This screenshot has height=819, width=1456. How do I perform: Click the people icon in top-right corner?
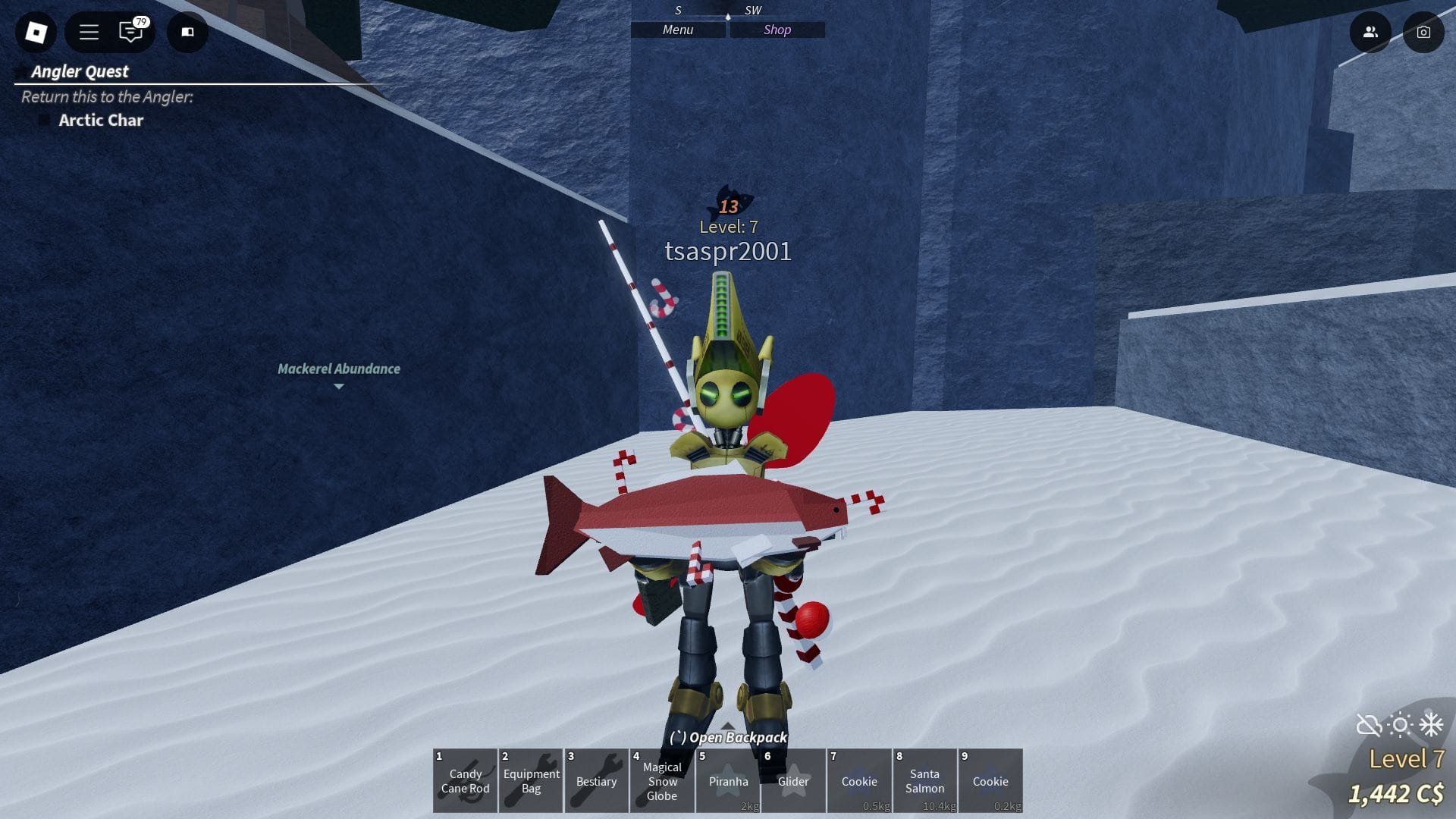click(1371, 32)
